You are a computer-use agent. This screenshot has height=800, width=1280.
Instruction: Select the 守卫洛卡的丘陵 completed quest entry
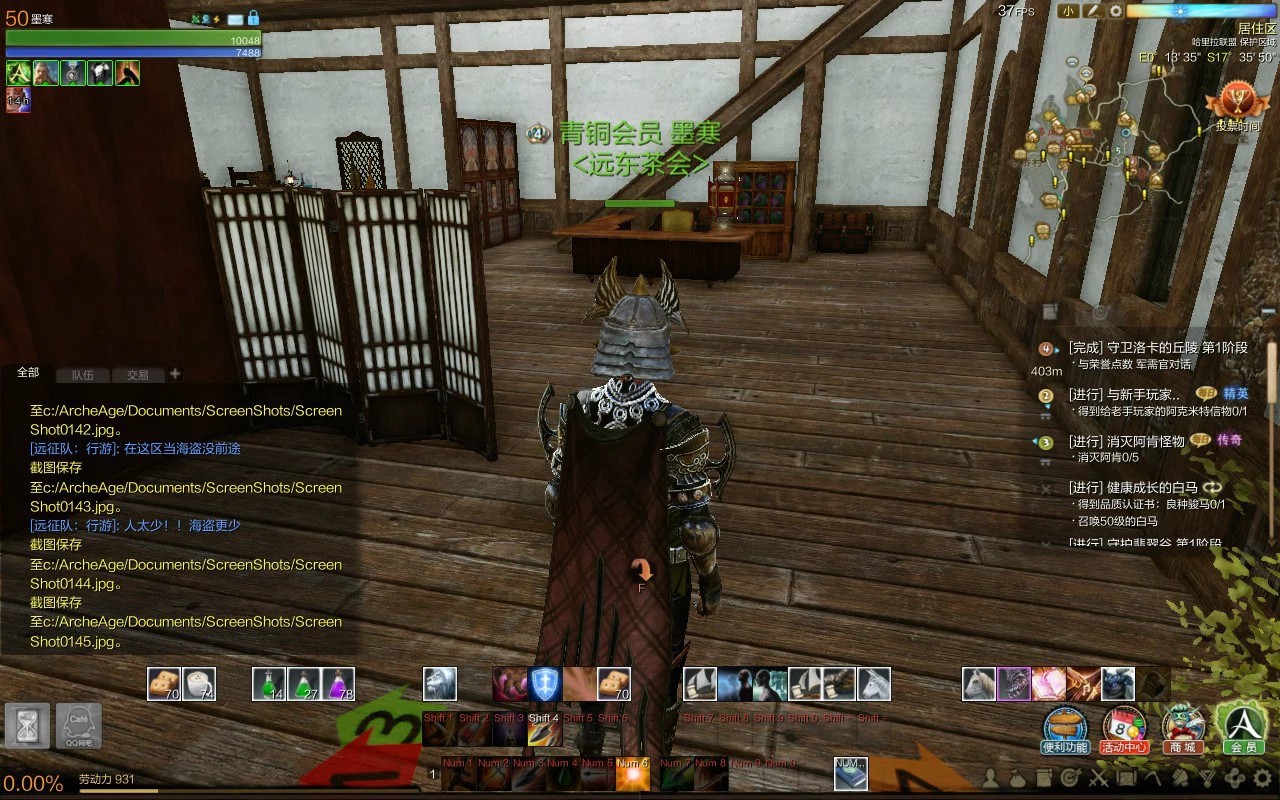tap(1157, 348)
